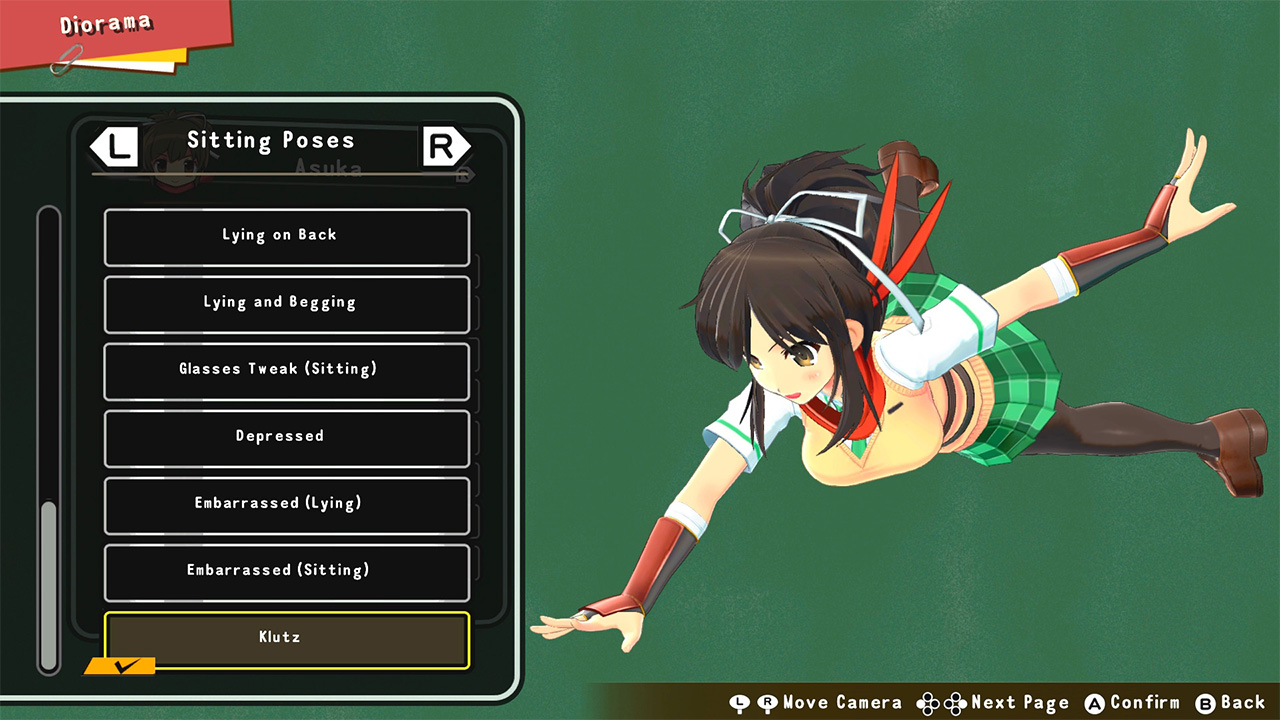The width and height of the screenshot is (1280, 720).
Task: Click the R camera icon in the bottom bar
Action: pos(765,703)
